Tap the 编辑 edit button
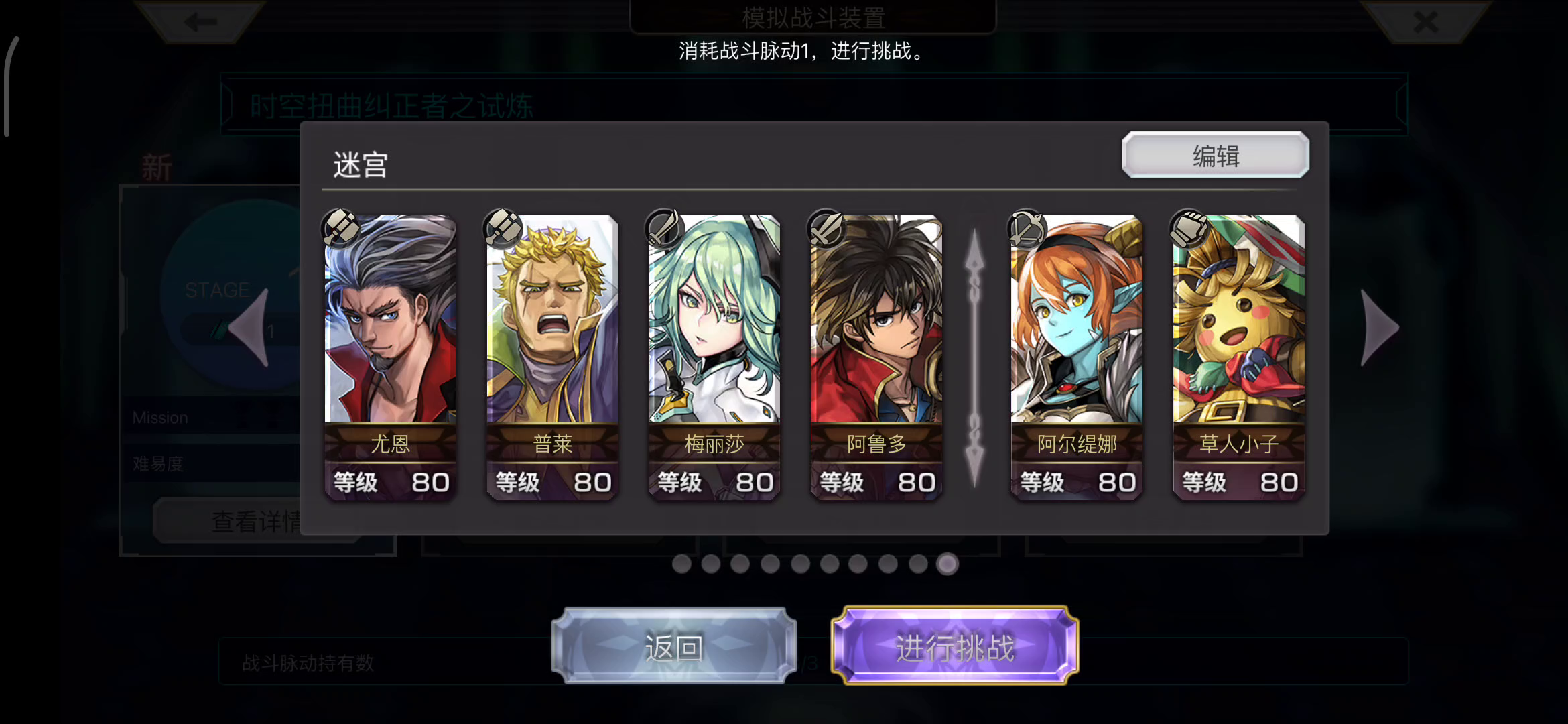 (1214, 155)
